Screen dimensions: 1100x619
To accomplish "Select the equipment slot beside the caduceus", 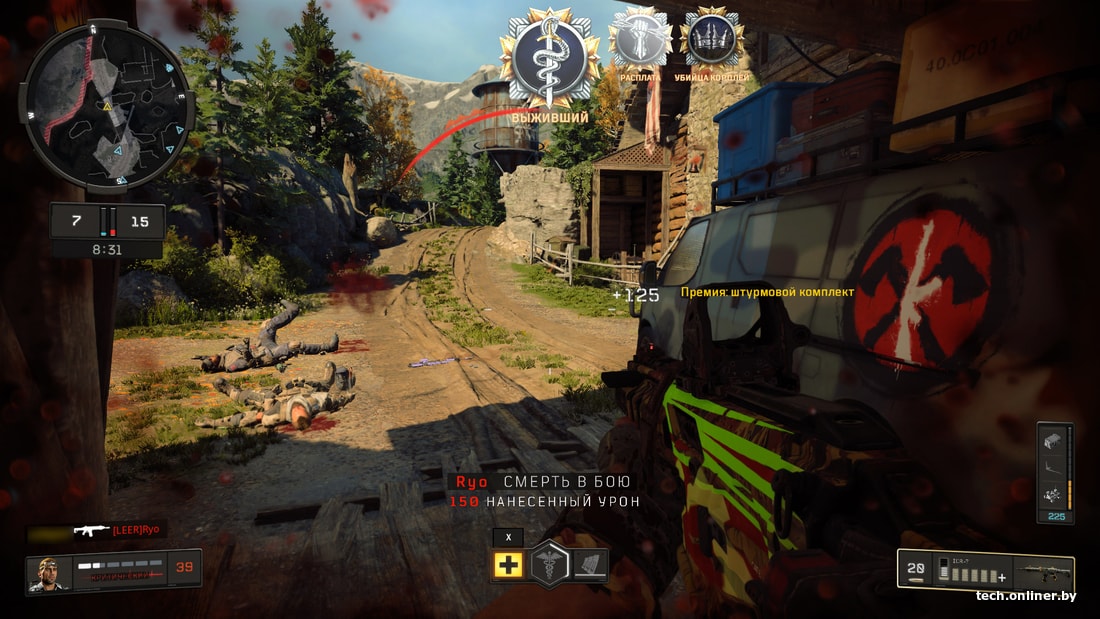I will point(592,565).
